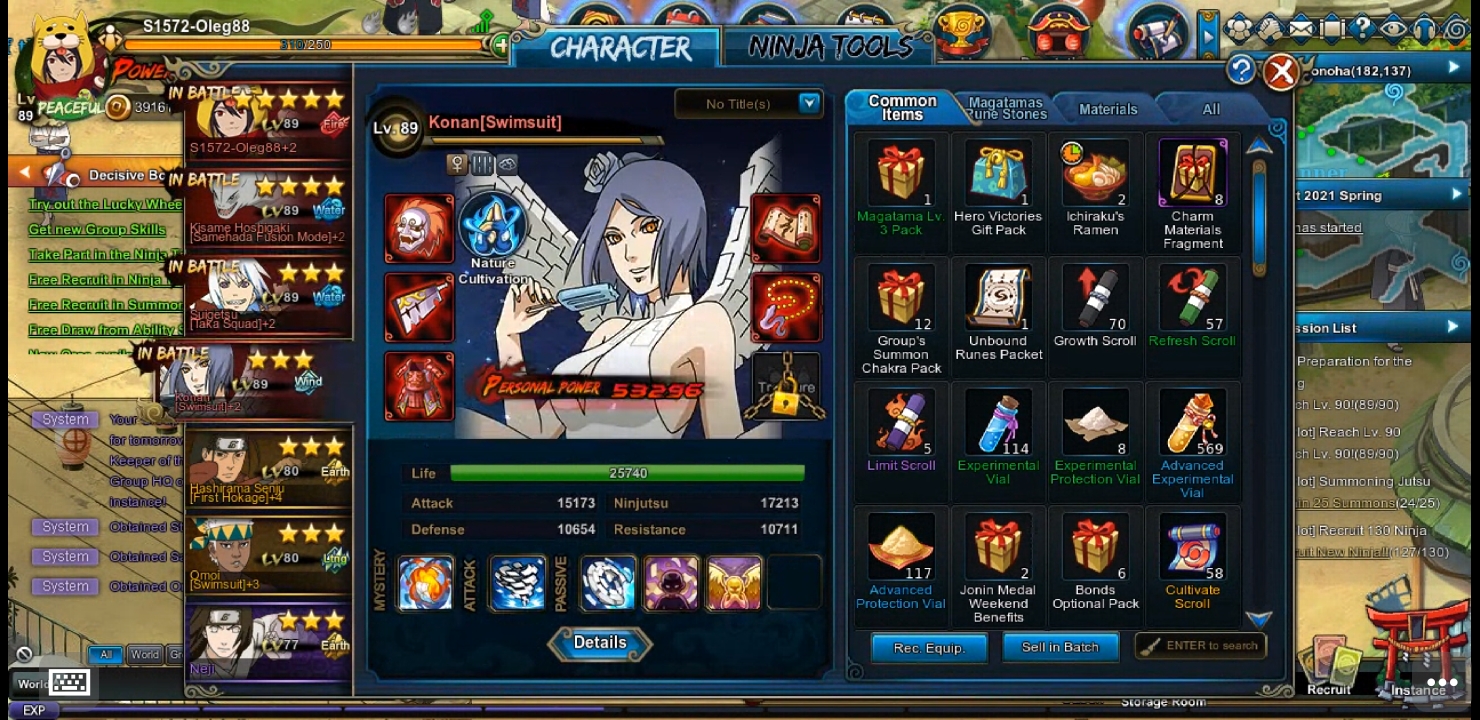Image resolution: width=1480 pixels, height=720 pixels.
Task: Select the Magatamas Rune Stones tab
Action: (1005, 108)
